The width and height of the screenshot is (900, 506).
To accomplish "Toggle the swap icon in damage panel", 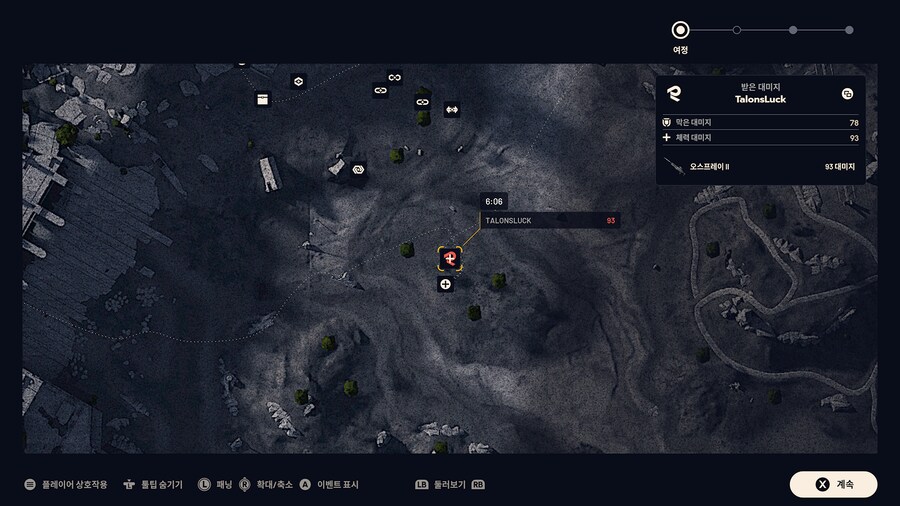I will tap(847, 94).
